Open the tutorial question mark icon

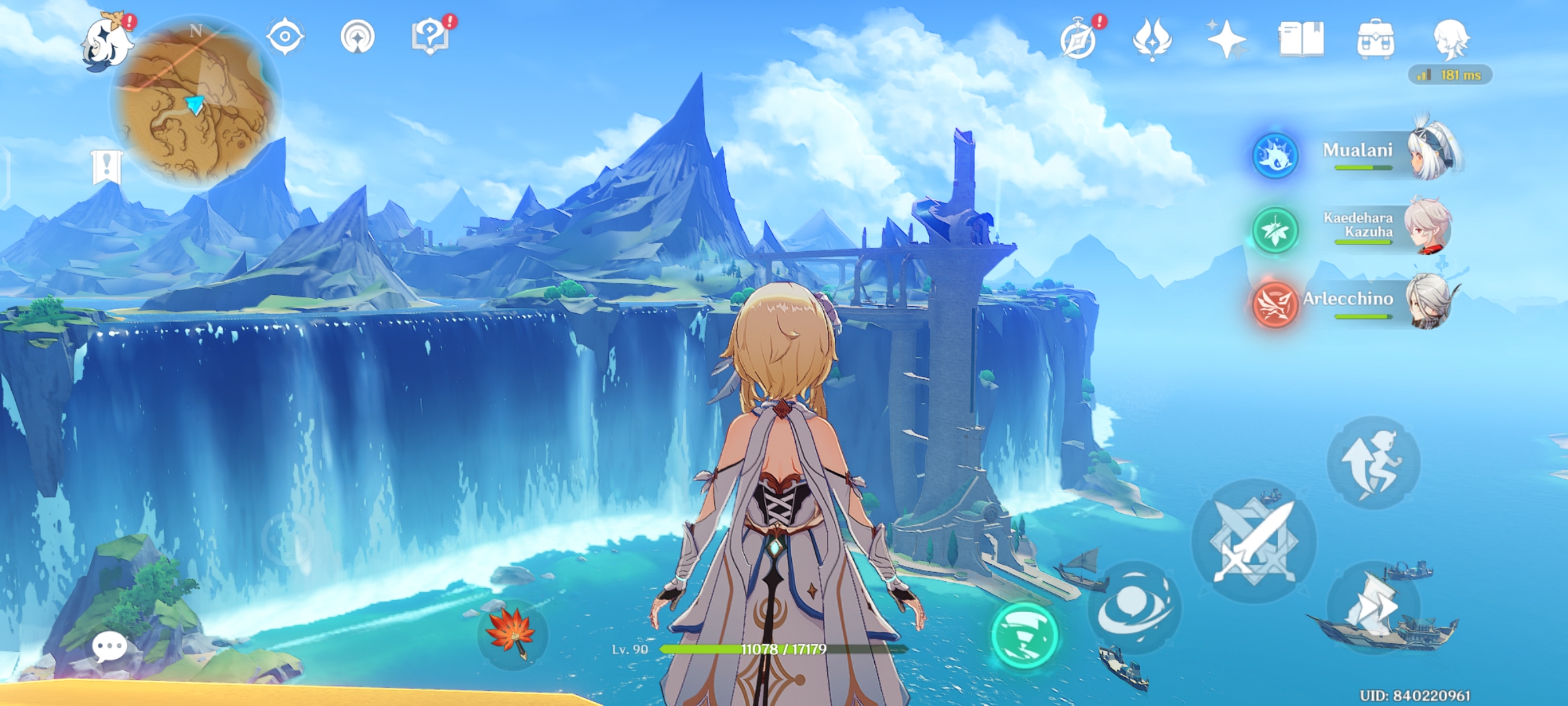coord(431,37)
